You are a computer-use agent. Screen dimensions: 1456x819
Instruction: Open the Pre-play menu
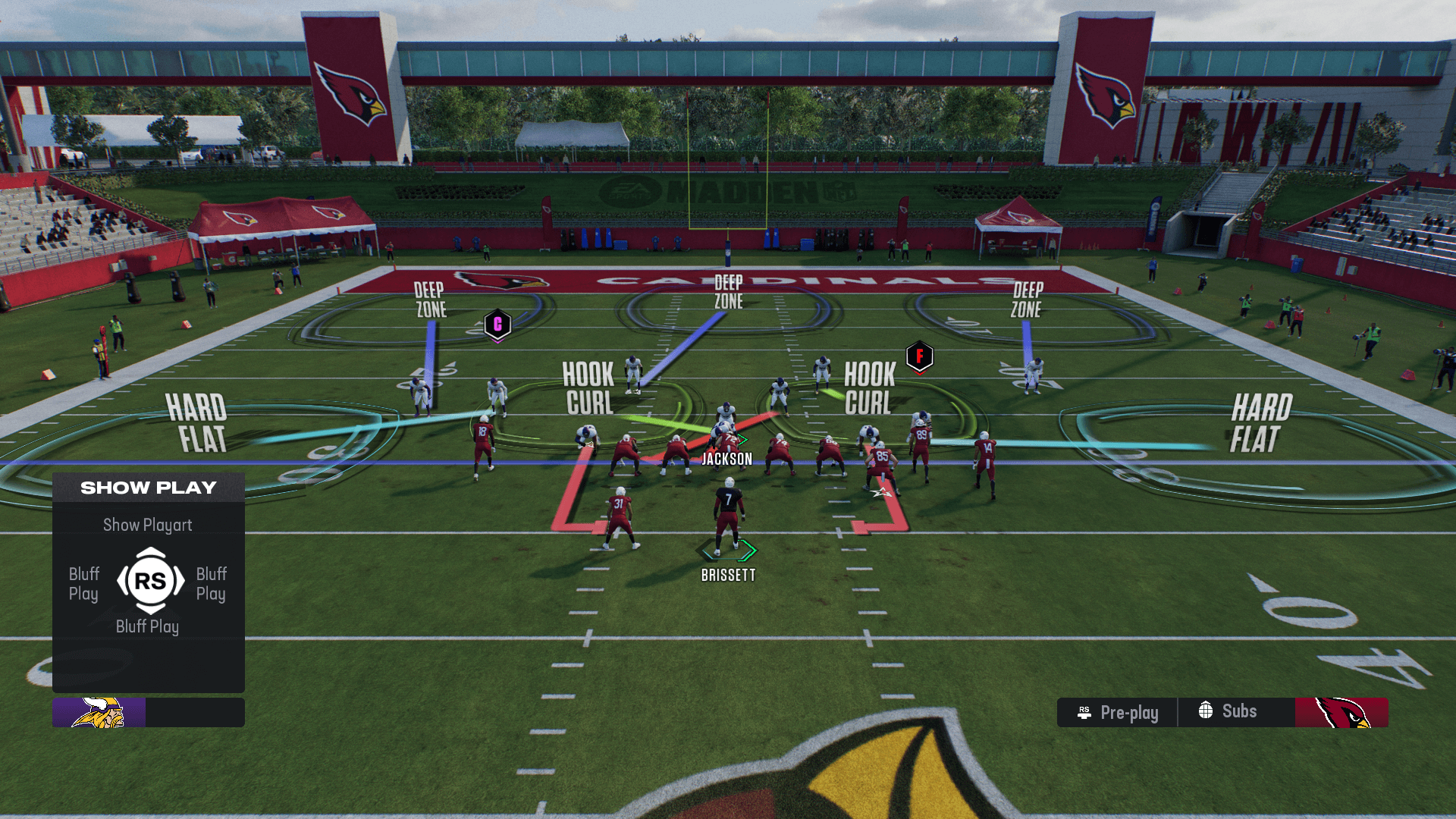1118,713
